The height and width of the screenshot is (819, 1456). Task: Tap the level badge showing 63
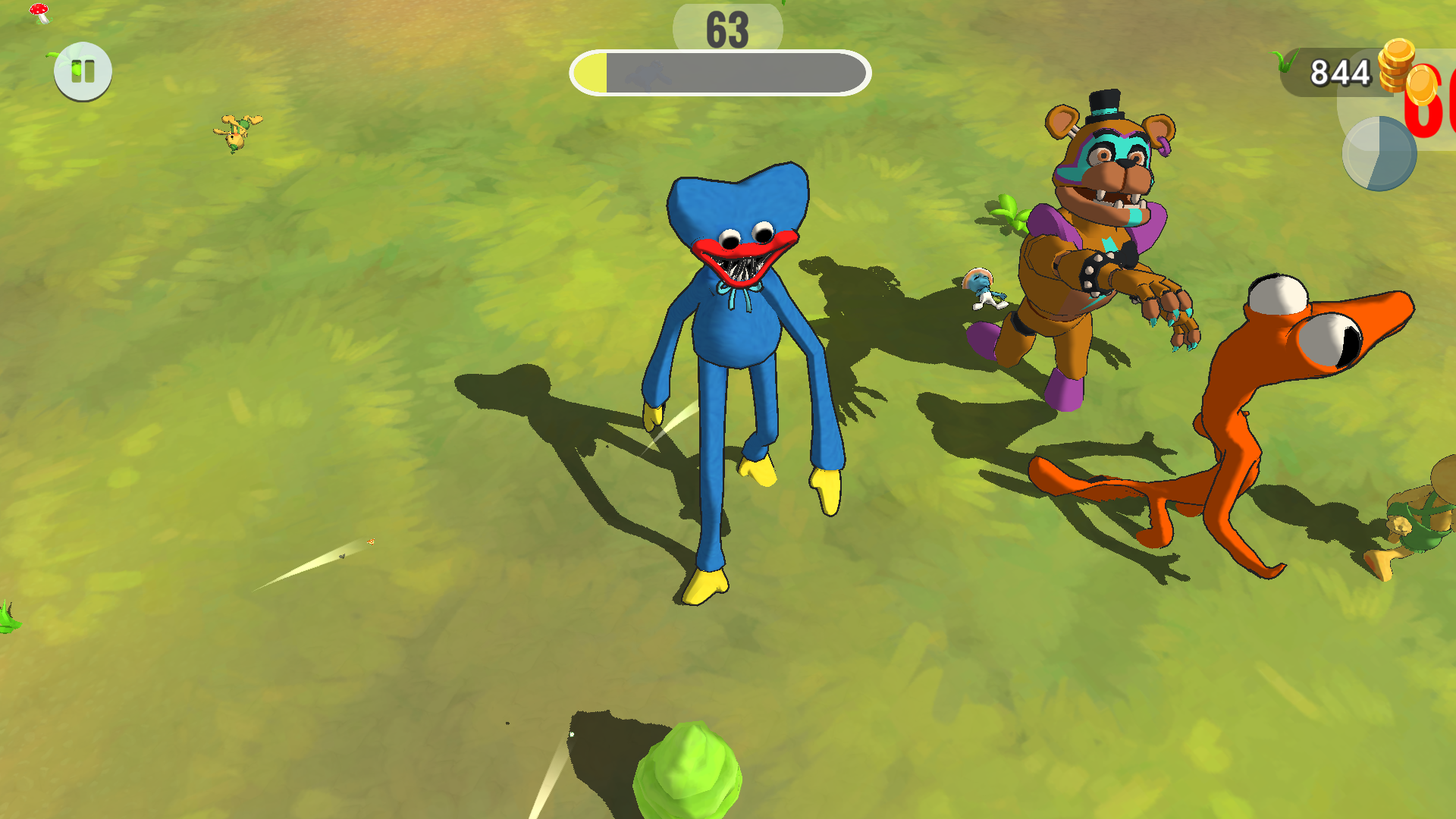click(x=726, y=30)
